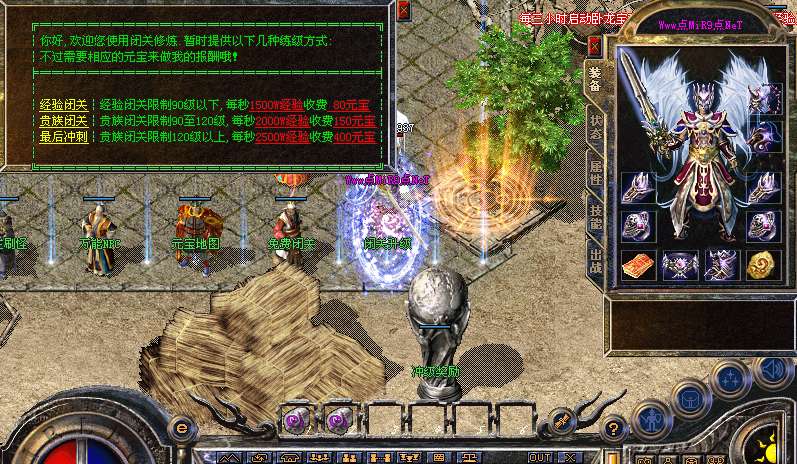The height and width of the screenshot is (464, 797).
Task: Pick the 最后冲刺 training option
Action: [64, 136]
